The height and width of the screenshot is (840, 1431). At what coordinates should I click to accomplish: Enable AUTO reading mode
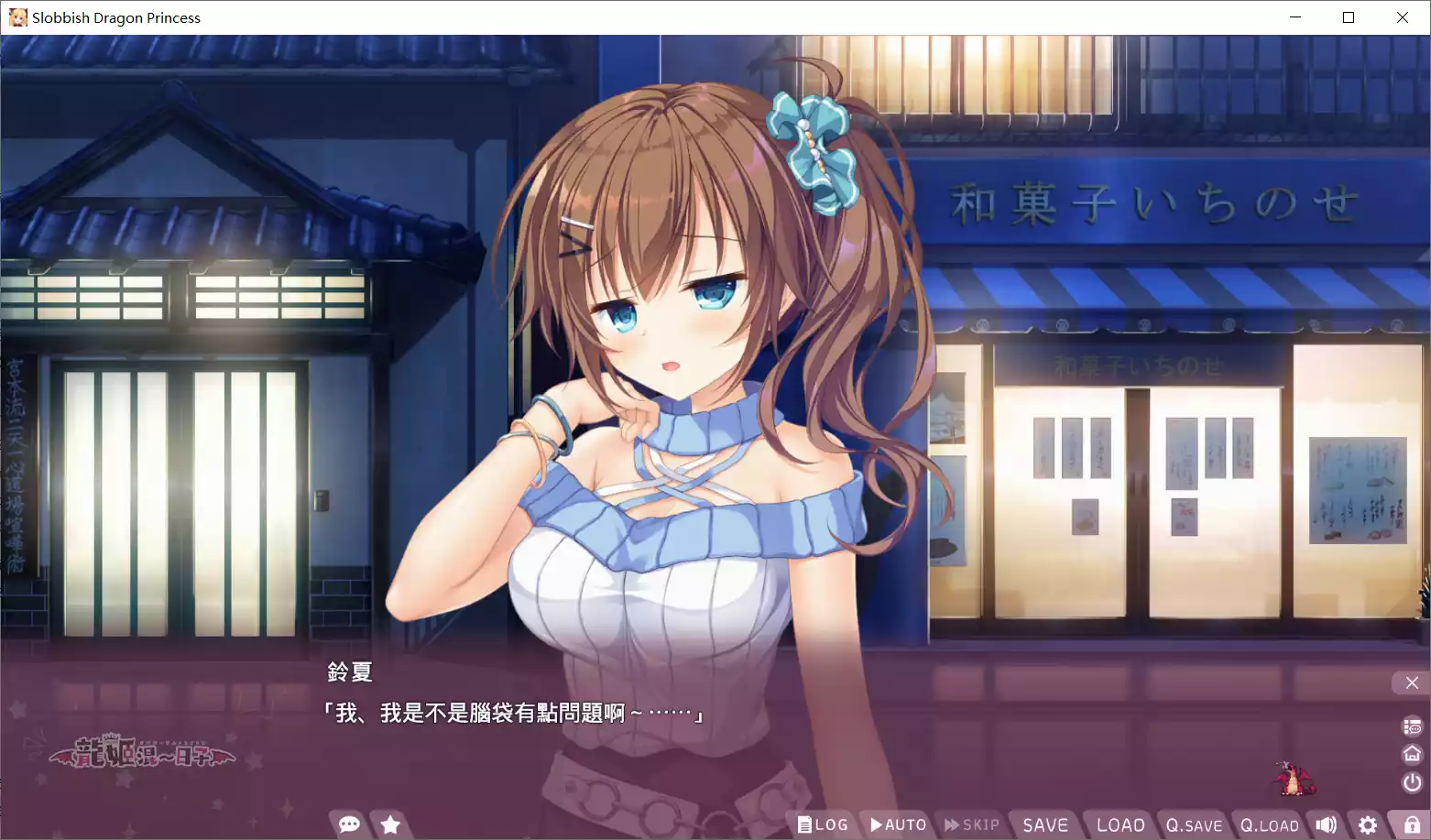897,824
